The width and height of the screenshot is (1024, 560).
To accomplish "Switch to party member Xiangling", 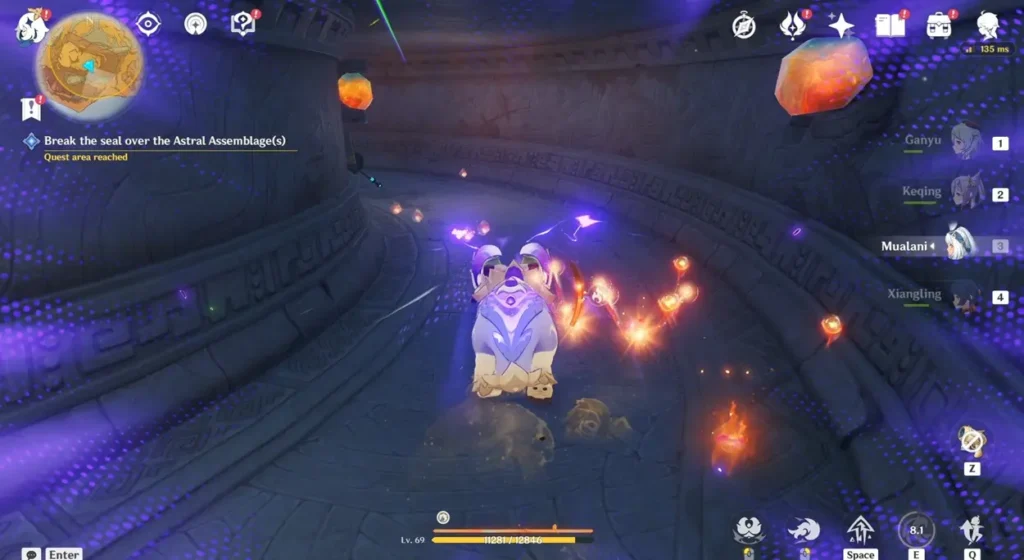I will (x=966, y=296).
